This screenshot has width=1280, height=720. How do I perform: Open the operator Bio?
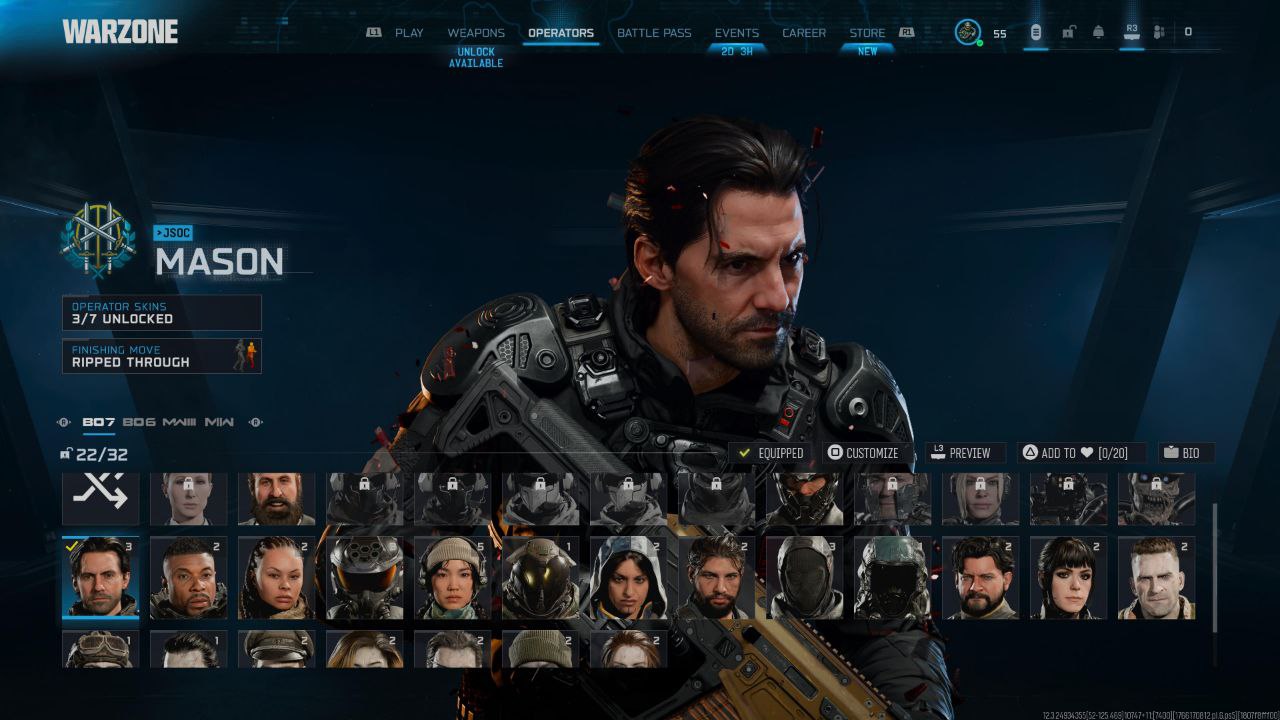1186,453
